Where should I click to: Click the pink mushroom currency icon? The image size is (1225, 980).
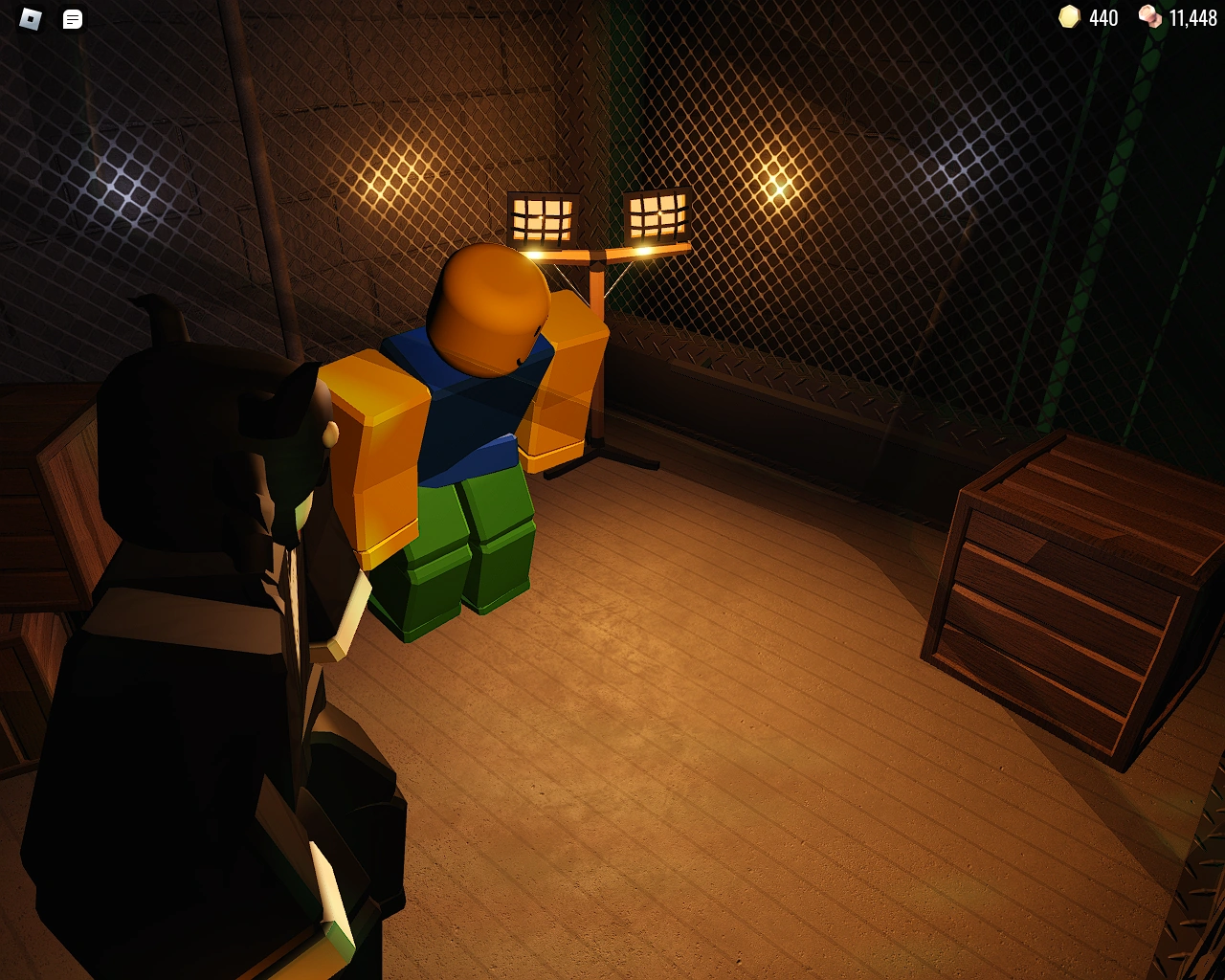[x=1150, y=17]
